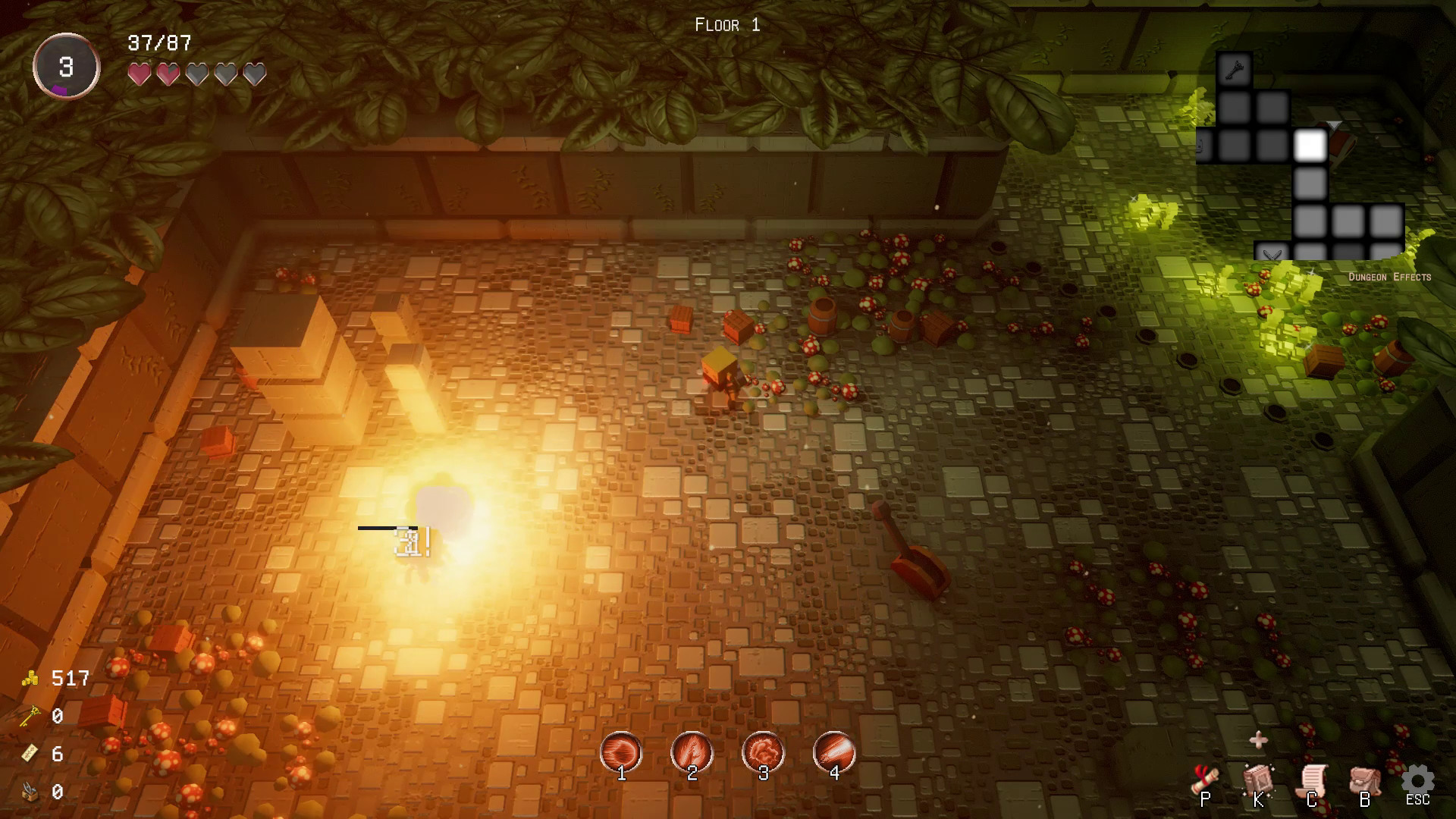Activate the fireball ability in slot 1
This screenshot has height=819, width=1456.
pos(621,752)
